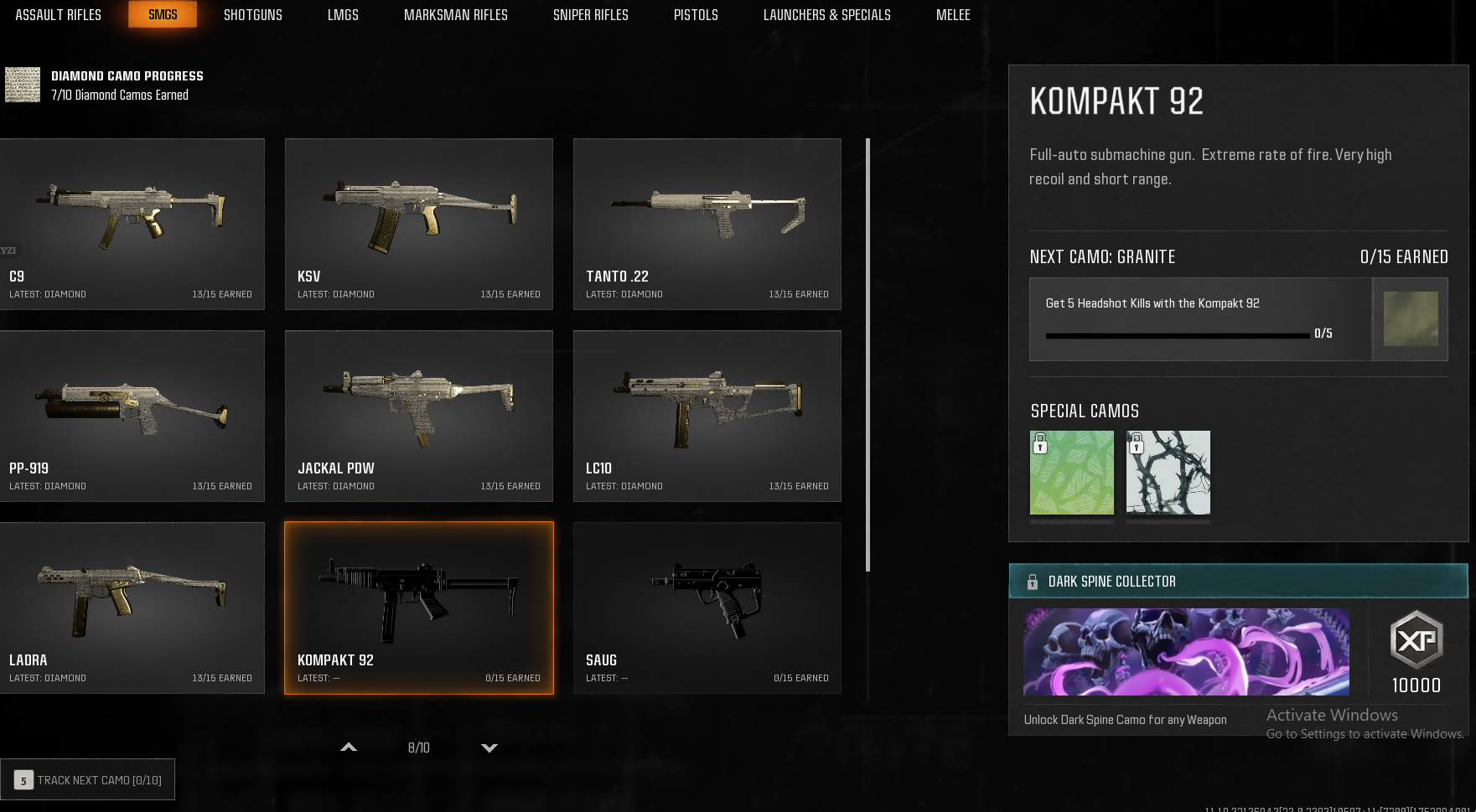Show the Marksman Rifles category
Screen dimensions: 1476x812
(455, 15)
